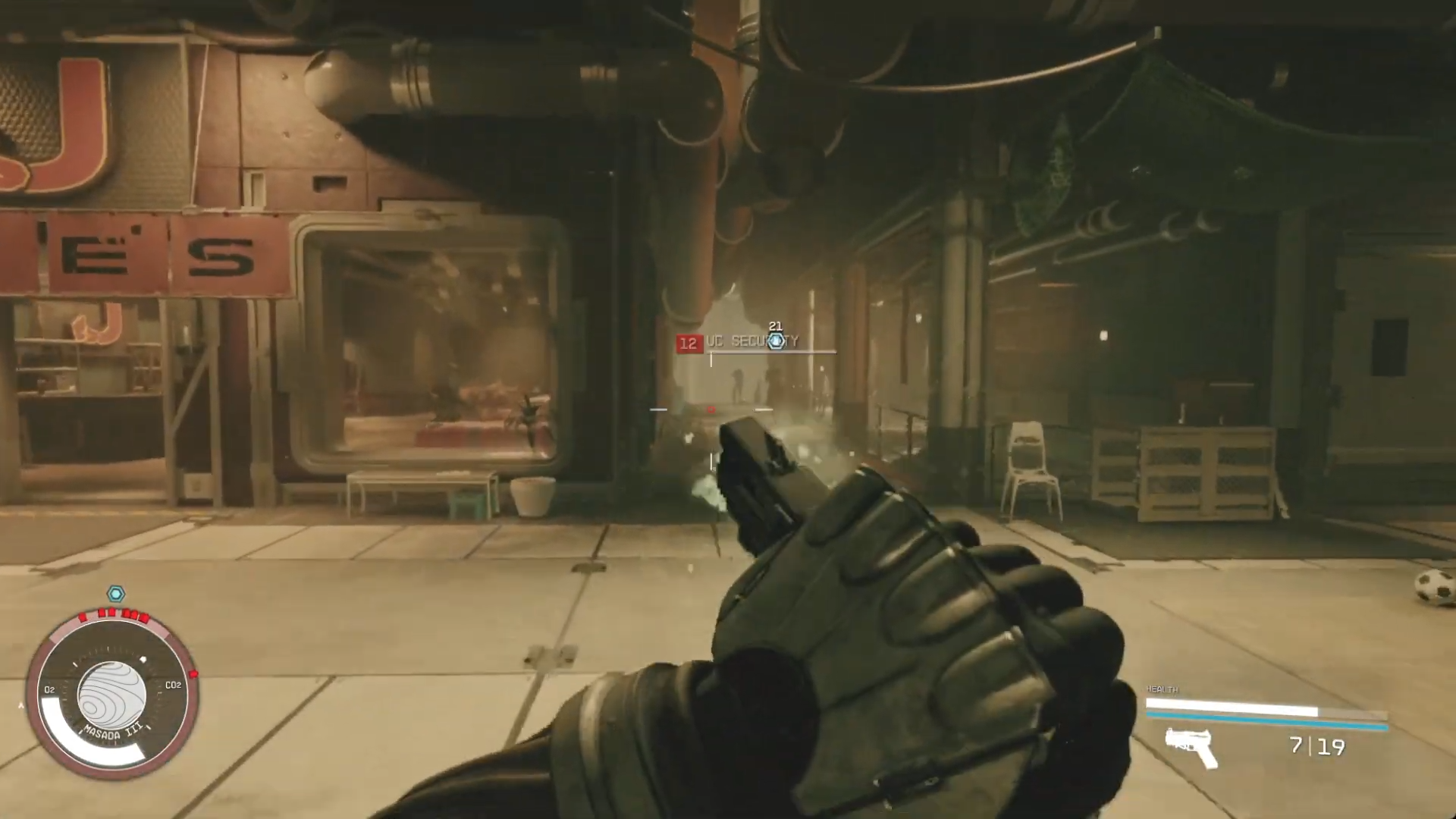Image resolution: width=1456 pixels, height=819 pixels.
Task: Click the blue objective marker labeled 21
Action: (x=776, y=341)
